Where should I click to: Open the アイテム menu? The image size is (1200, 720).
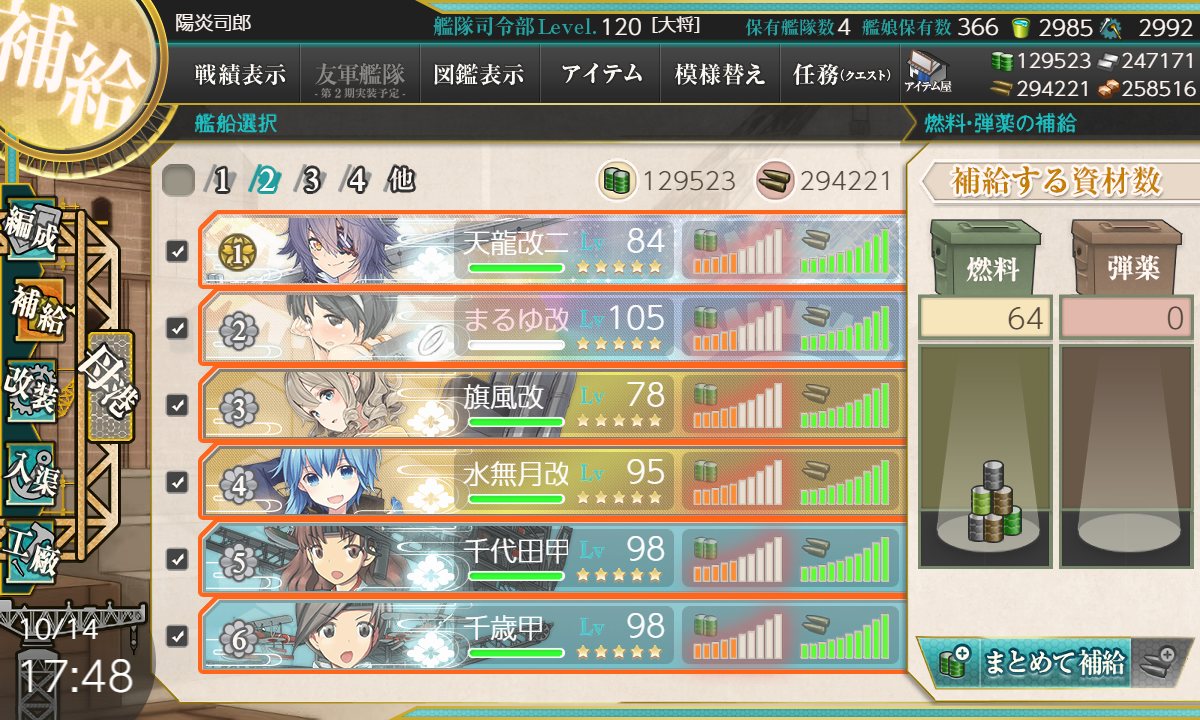pos(600,75)
